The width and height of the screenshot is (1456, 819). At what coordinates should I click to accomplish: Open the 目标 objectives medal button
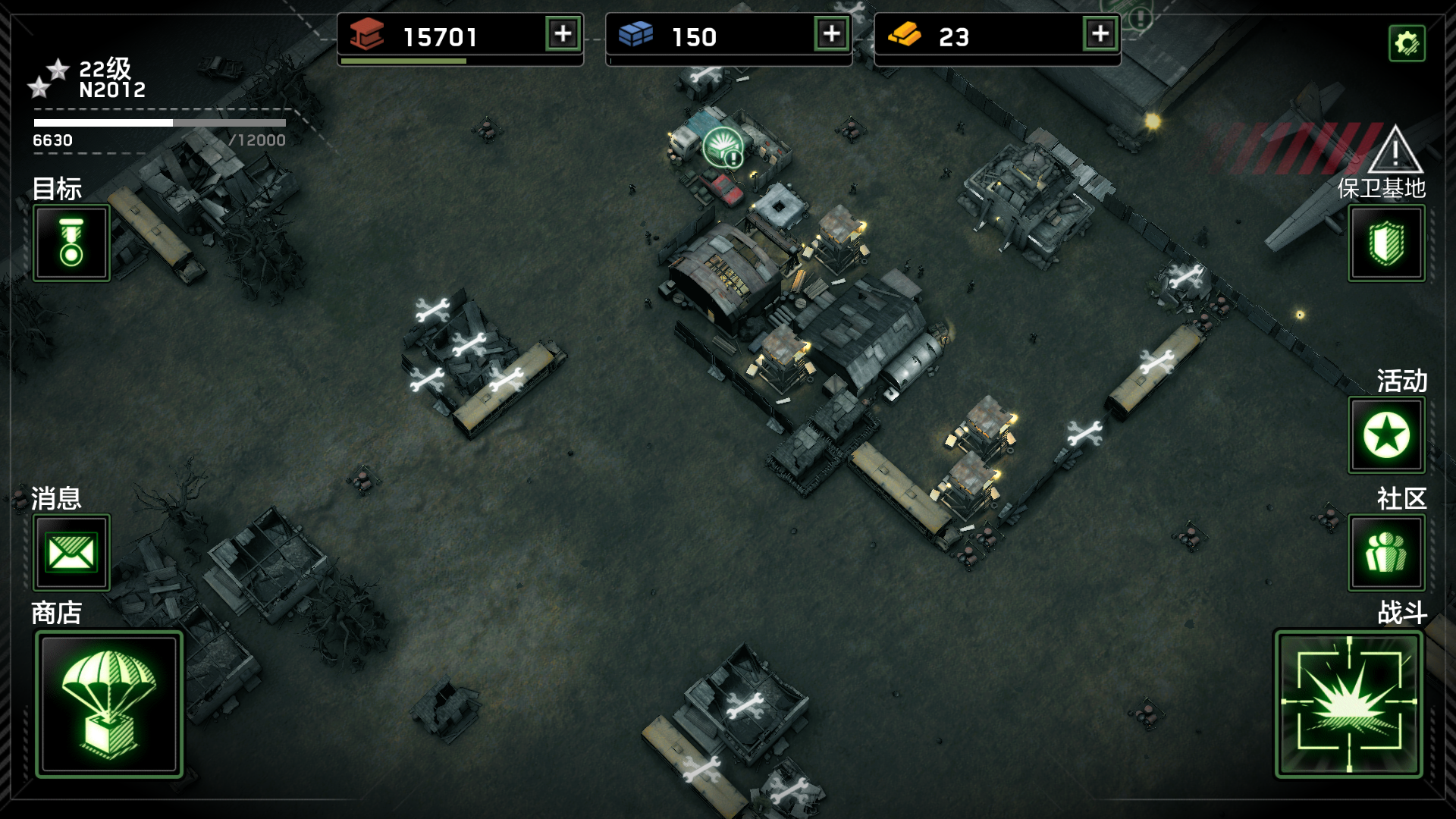click(x=71, y=243)
